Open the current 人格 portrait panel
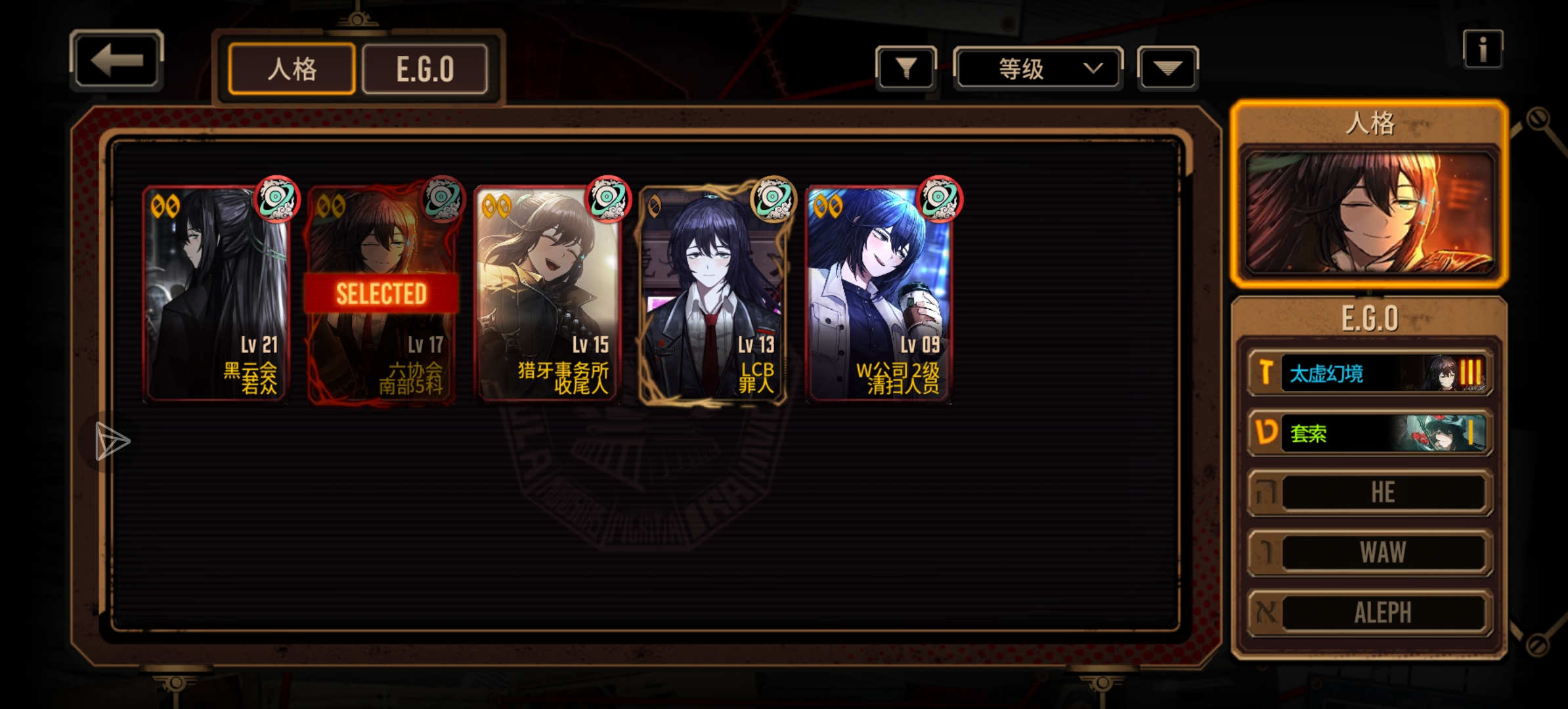This screenshot has height=709, width=1568. pos(1369,212)
